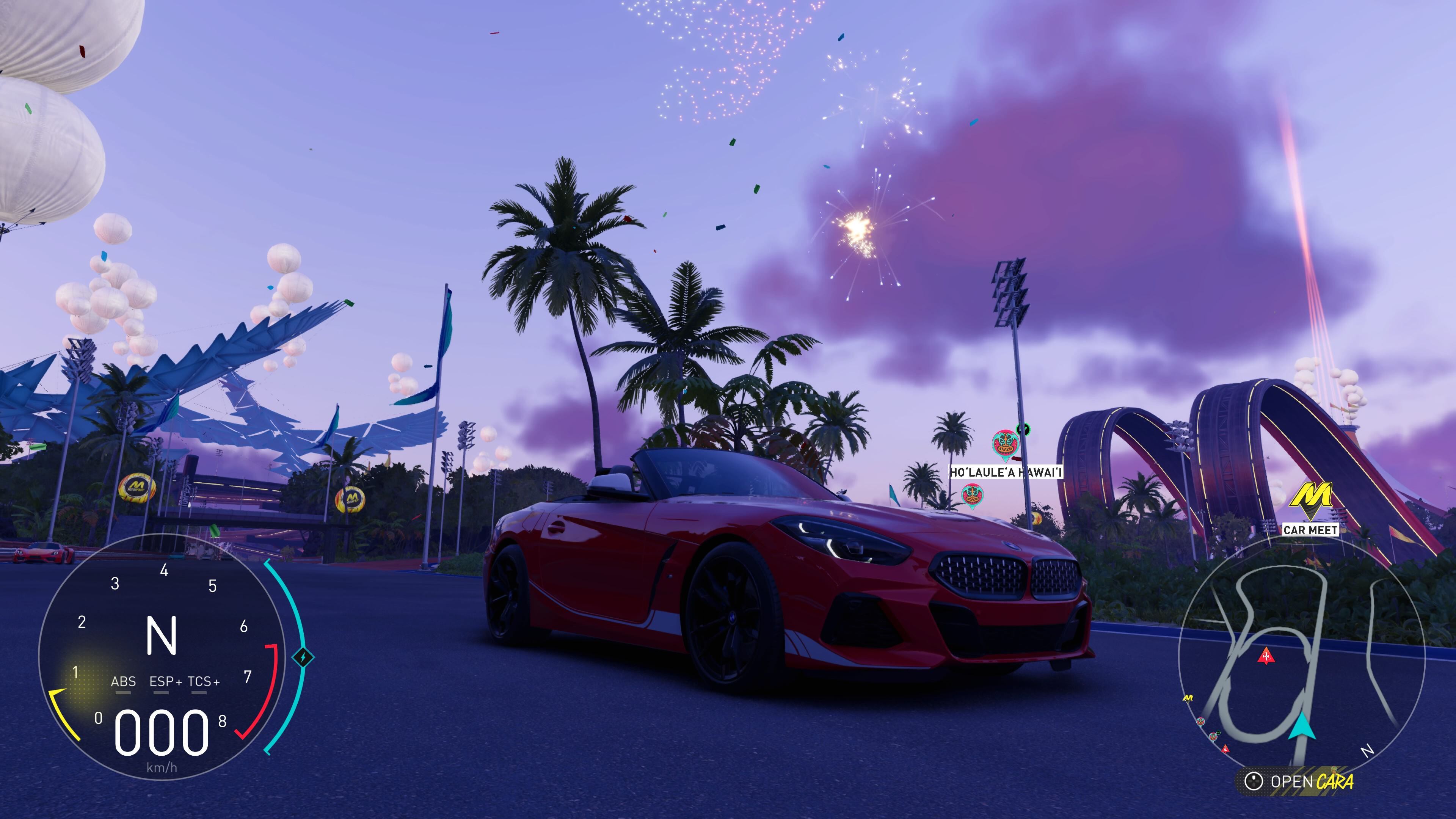Select the large yellow M Car Meet icon
The width and height of the screenshot is (1456, 819).
pyautogui.click(x=1310, y=499)
